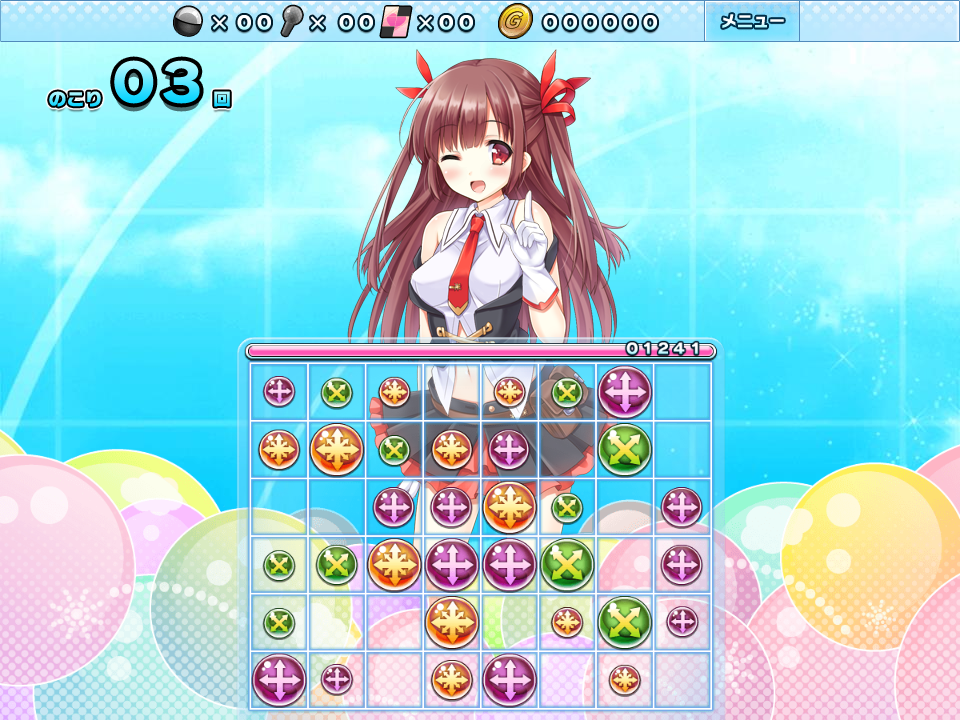Click the large green orb beside a small purple orb

tap(625, 622)
